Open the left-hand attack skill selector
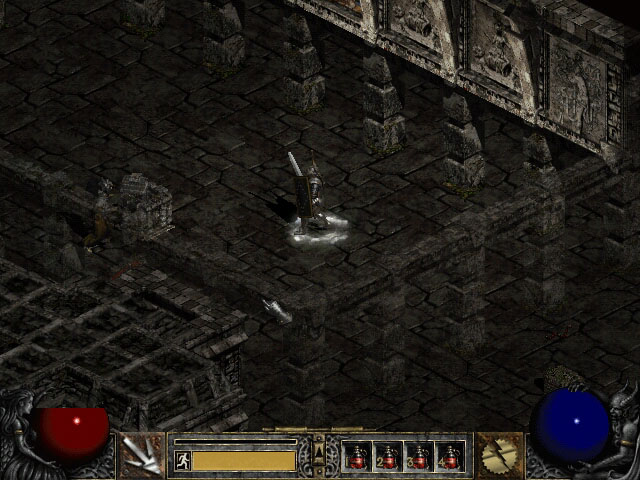Image resolution: width=640 pixels, height=480 pixels. [x=141, y=456]
